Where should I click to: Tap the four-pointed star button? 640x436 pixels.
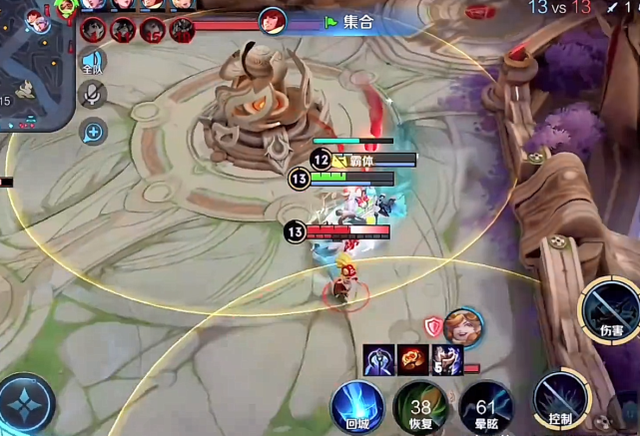[24, 403]
